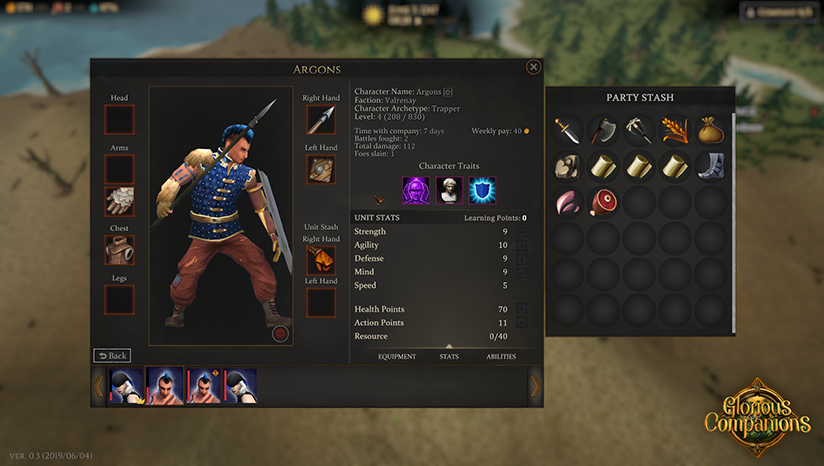This screenshot has height=466, width=824.
Task: Switch to the Equipment tab
Action: pos(397,356)
